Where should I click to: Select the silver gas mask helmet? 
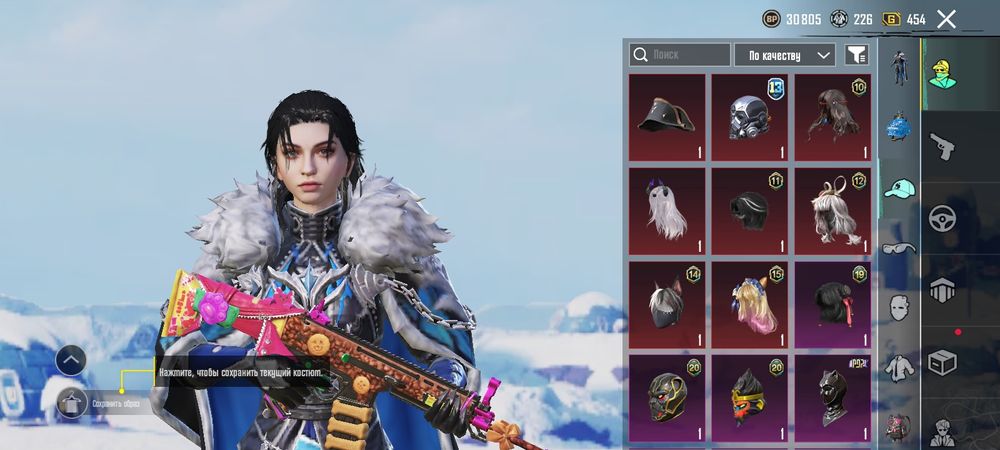[749, 117]
